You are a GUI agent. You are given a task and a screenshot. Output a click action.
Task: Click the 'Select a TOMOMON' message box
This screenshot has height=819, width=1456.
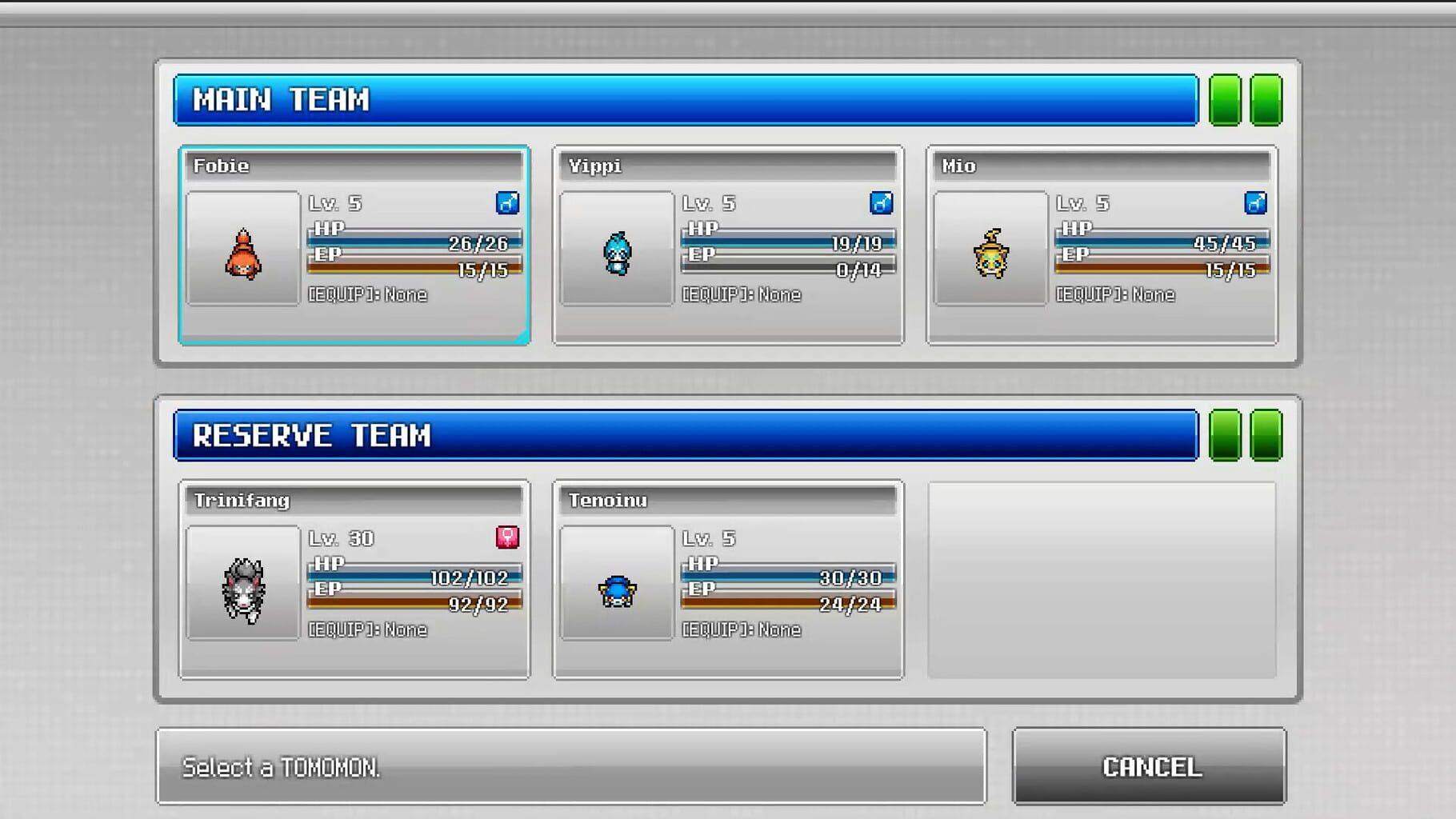point(572,766)
